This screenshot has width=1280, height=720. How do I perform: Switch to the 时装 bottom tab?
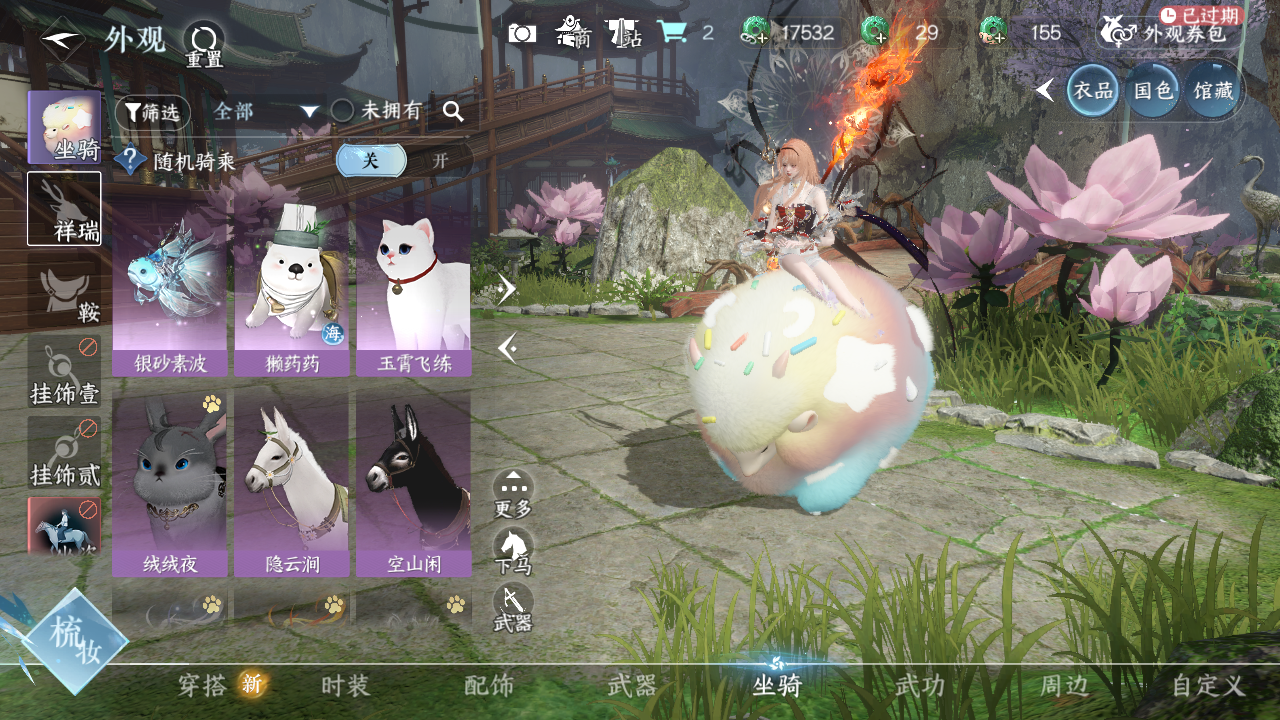click(346, 686)
